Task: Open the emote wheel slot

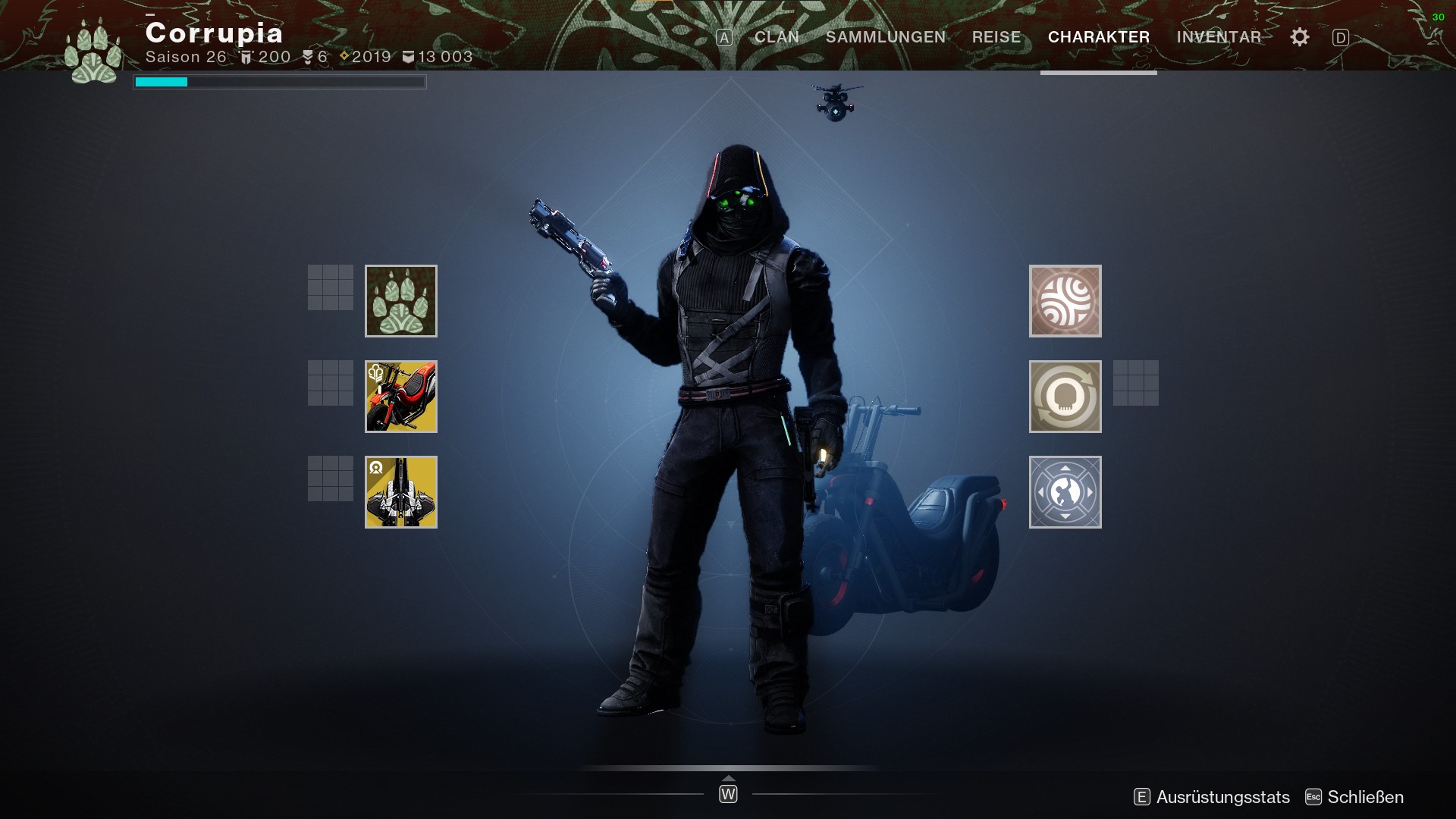Action: click(1065, 492)
